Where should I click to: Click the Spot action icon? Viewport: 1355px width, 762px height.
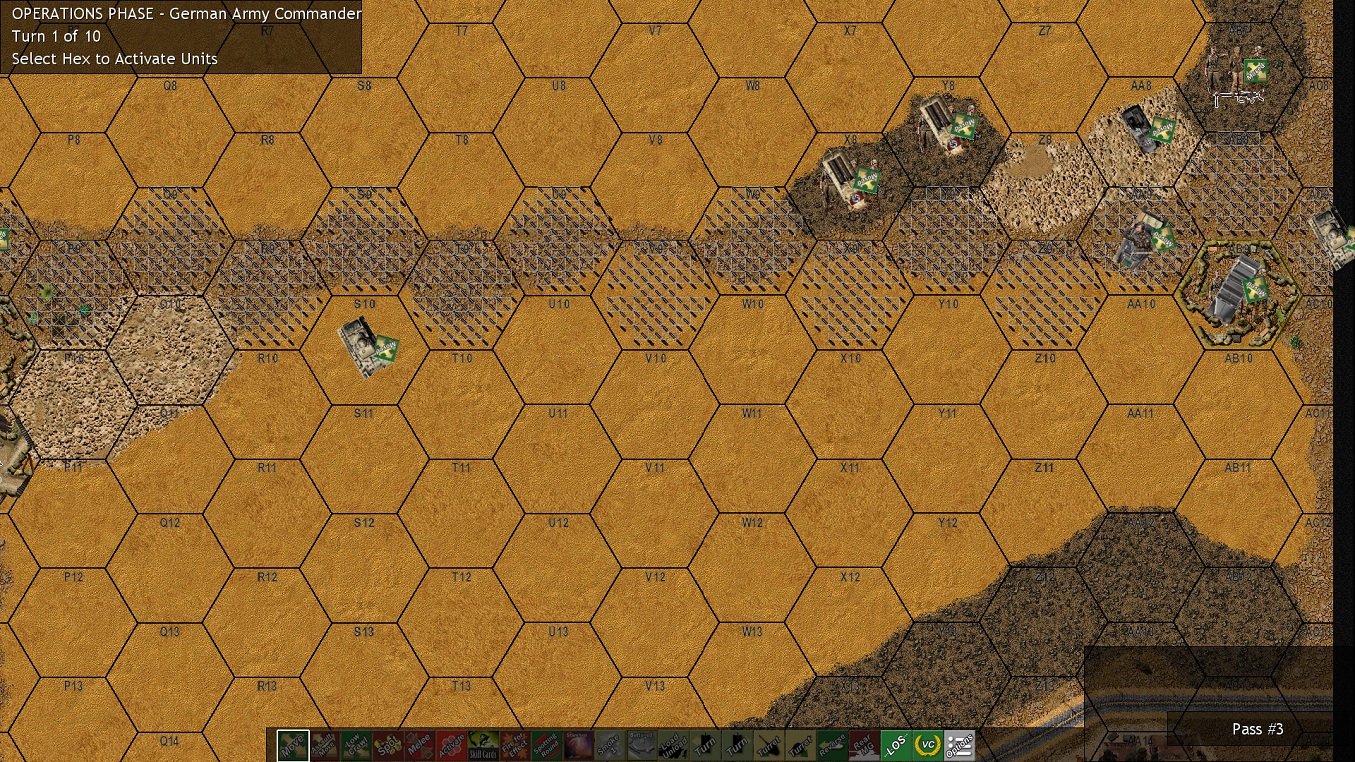(x=388, y=744)
